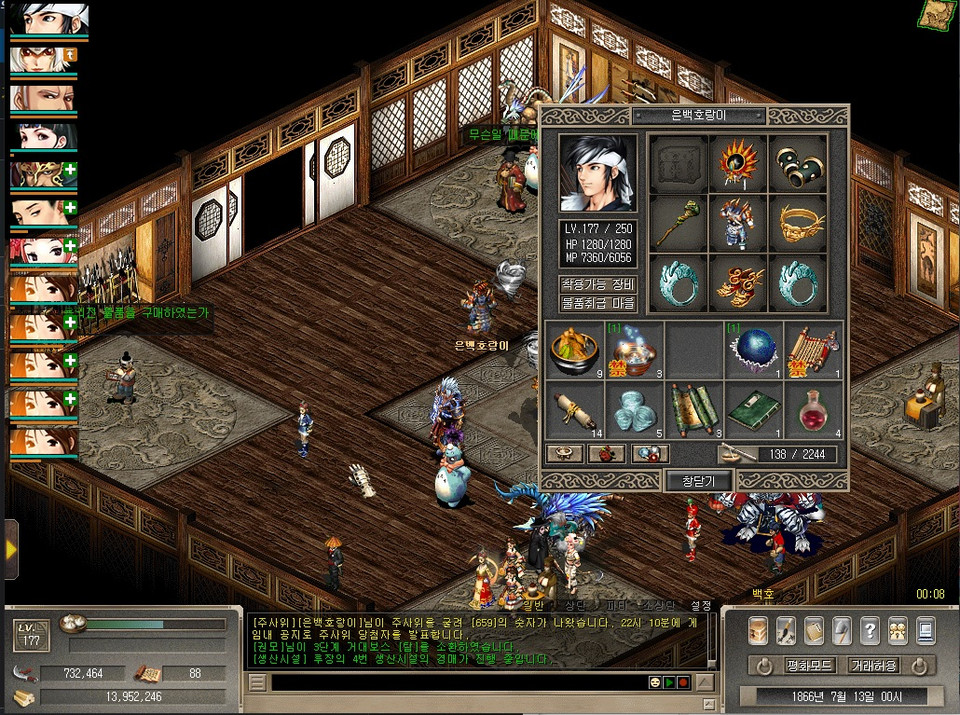Image resolution: width=960 pixels, height=715 pixels.
Task: Toggle the 평화모드 peace mode button
Action: (804, 665)
